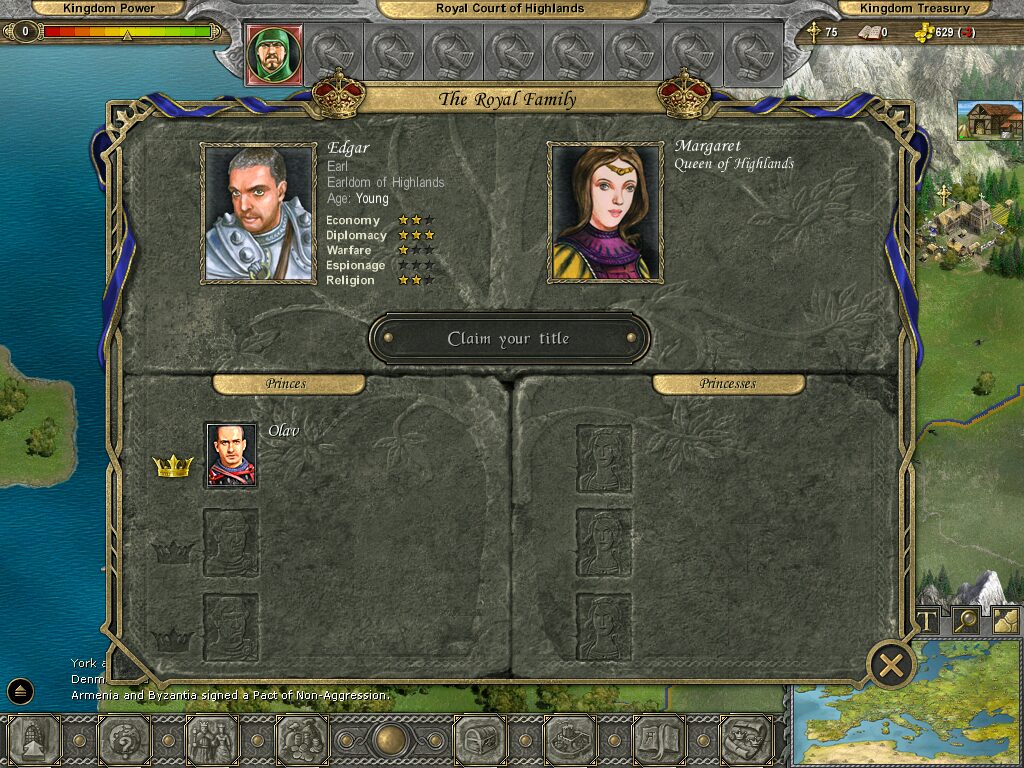This screenshot has height=768, width=1024.
Task: Select Earl Edgar's portrait
Action: 259,212
